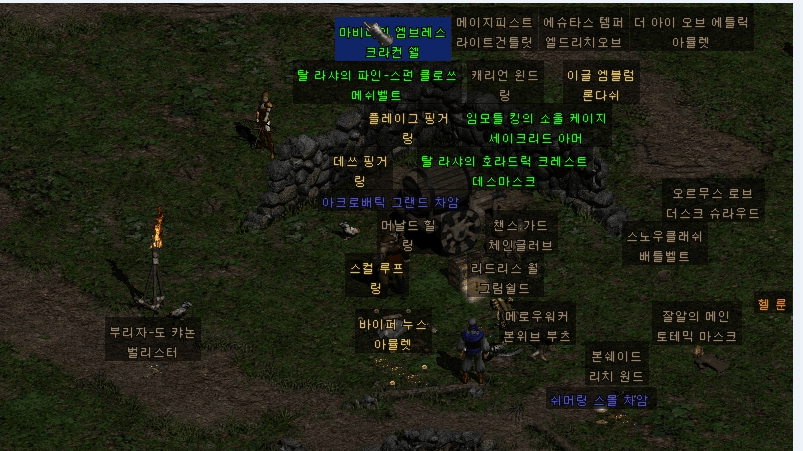The height and width of the screenshot is (451, 803).
Task: Pick up the 헬 룬 label
Action: (772, 304)
